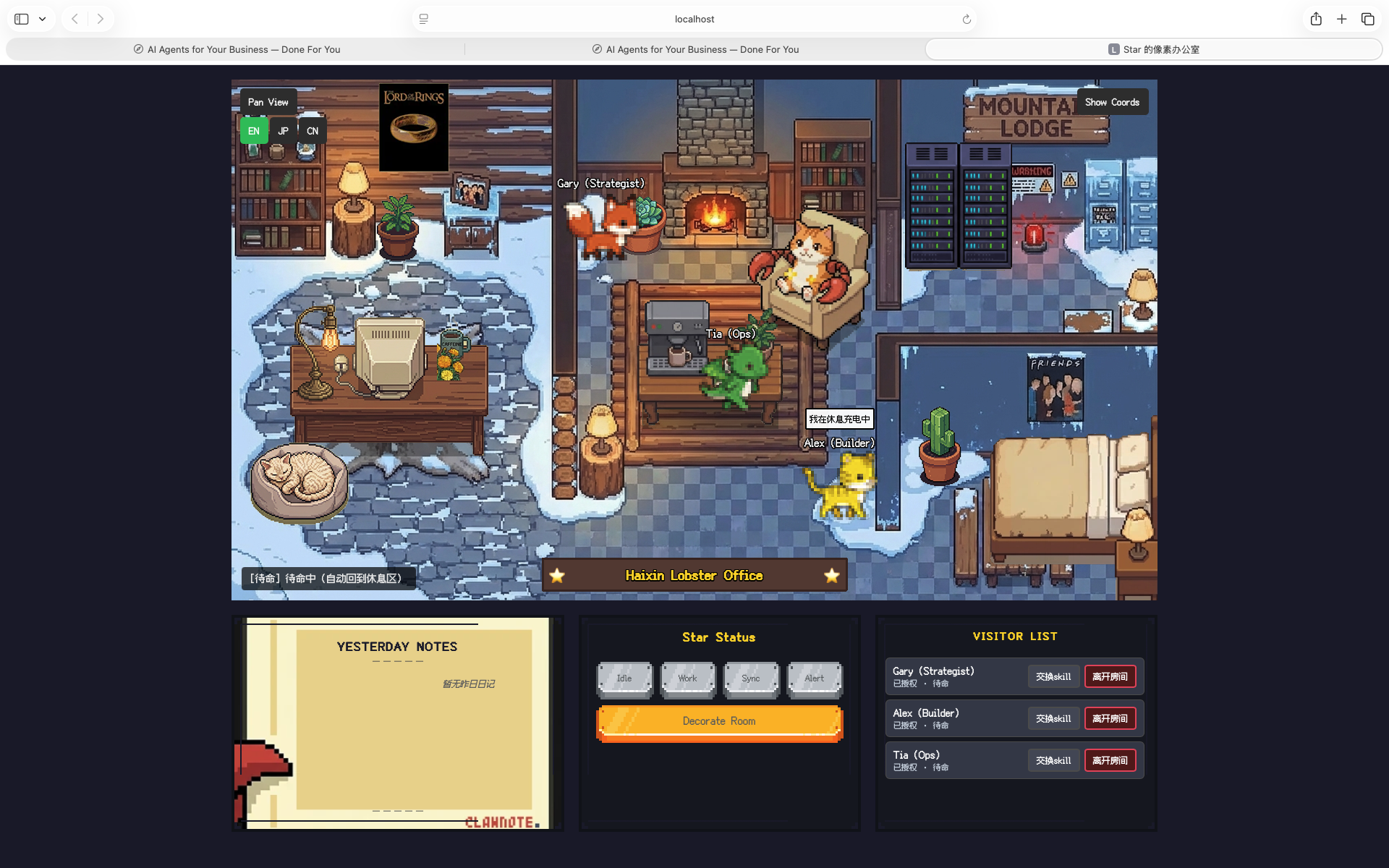
Task: Click 离开房间 for Tia (Ops)
Action: (1110, 760)
